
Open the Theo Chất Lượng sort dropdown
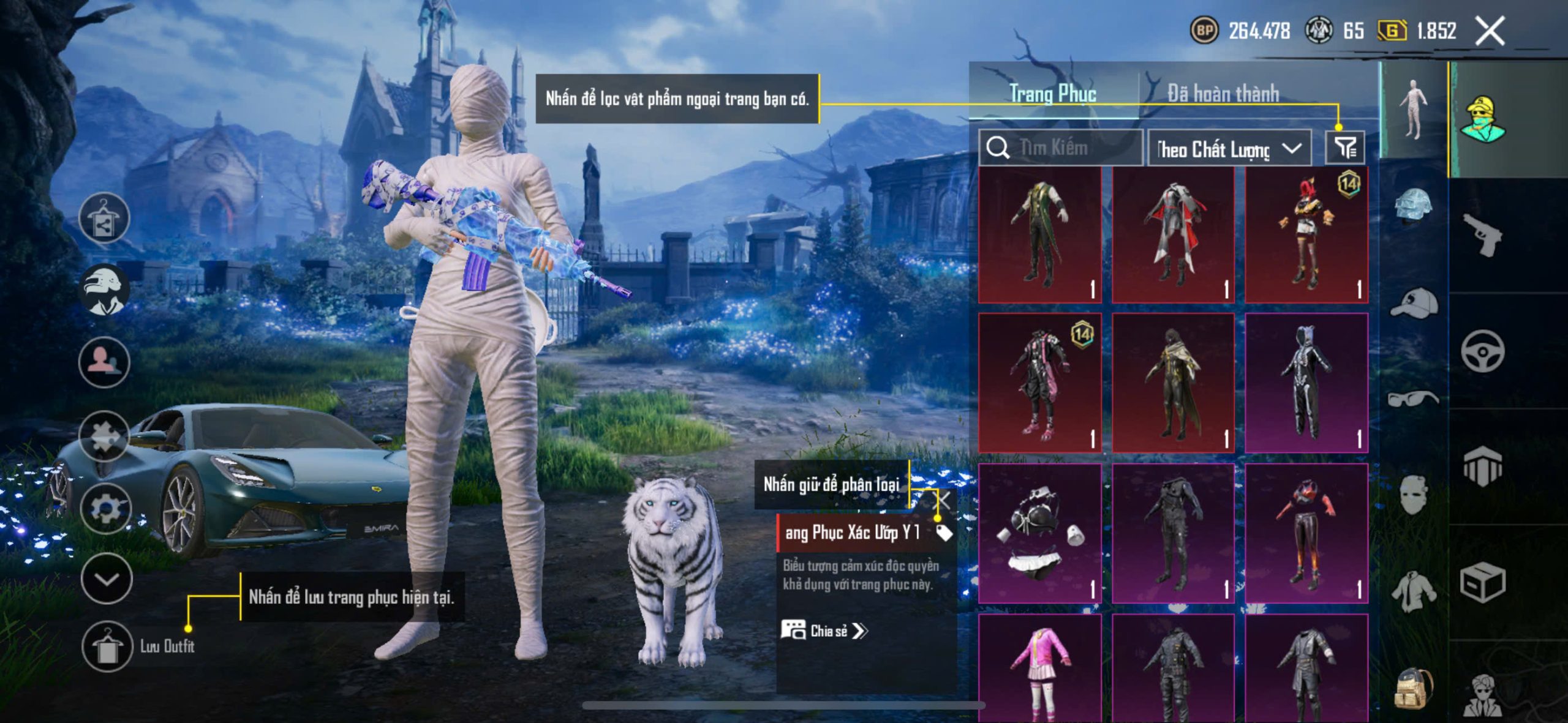coord(1229,149)
